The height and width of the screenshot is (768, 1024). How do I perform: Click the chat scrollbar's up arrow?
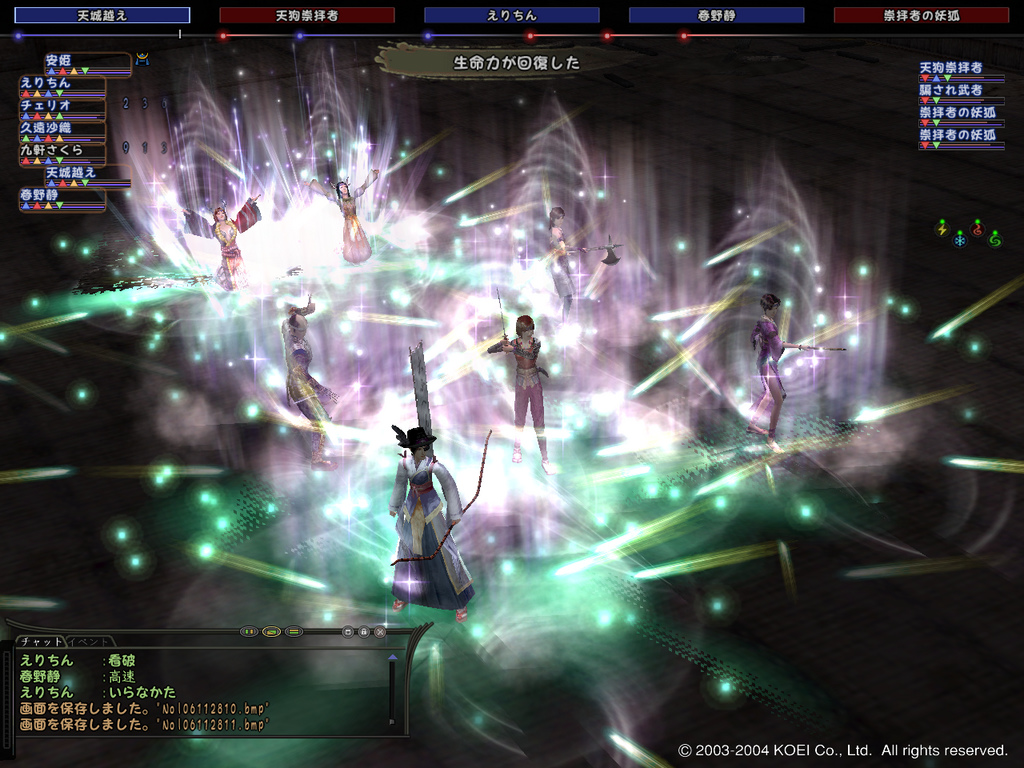coord(392,659)
